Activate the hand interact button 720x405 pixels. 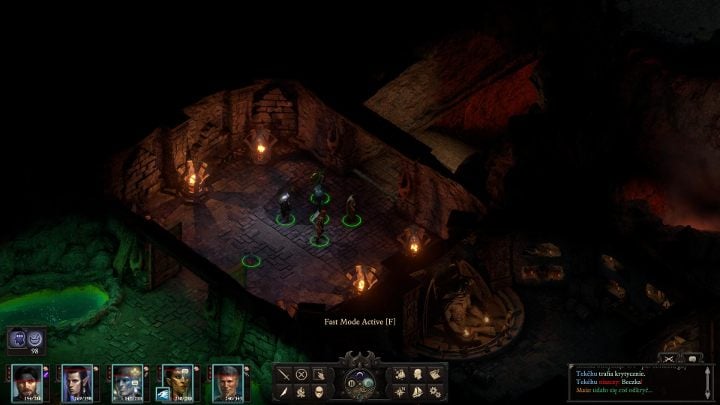click(x=318, y=375)
